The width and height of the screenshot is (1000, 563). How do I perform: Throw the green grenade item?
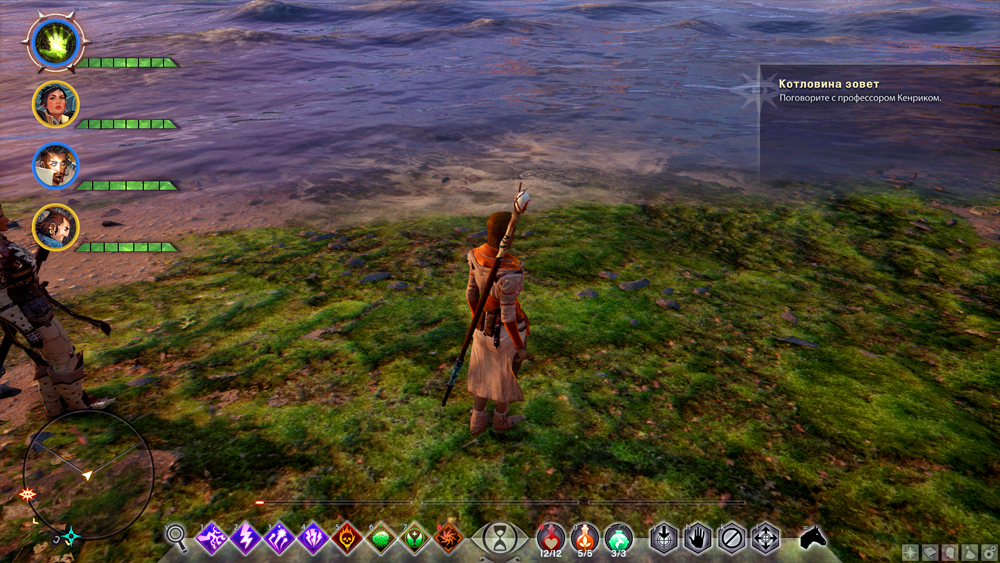[619, 538]
